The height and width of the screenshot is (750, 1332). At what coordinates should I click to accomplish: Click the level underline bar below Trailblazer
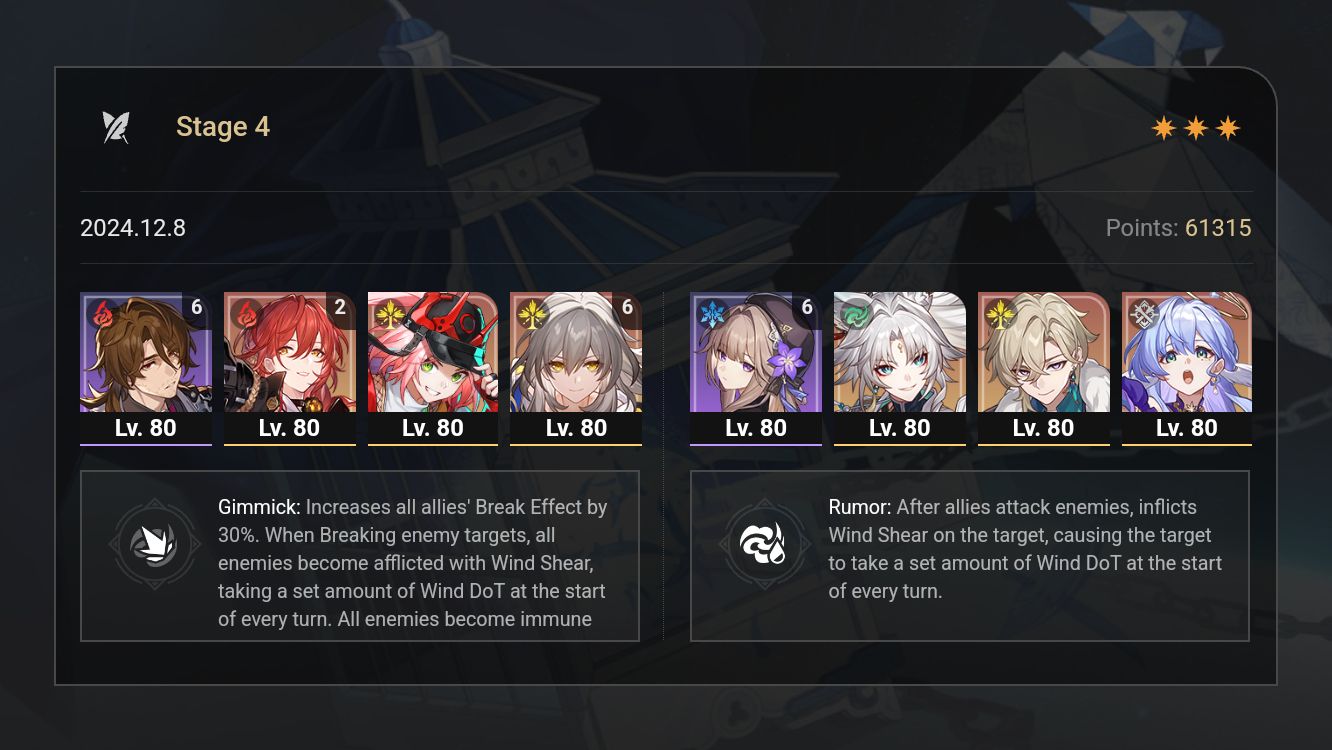click(575, 443)
